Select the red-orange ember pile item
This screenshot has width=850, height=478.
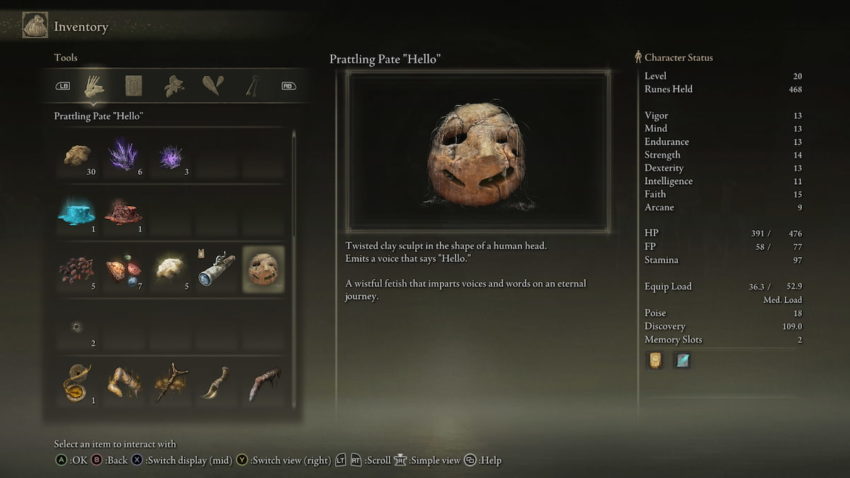tap(123, 212)
